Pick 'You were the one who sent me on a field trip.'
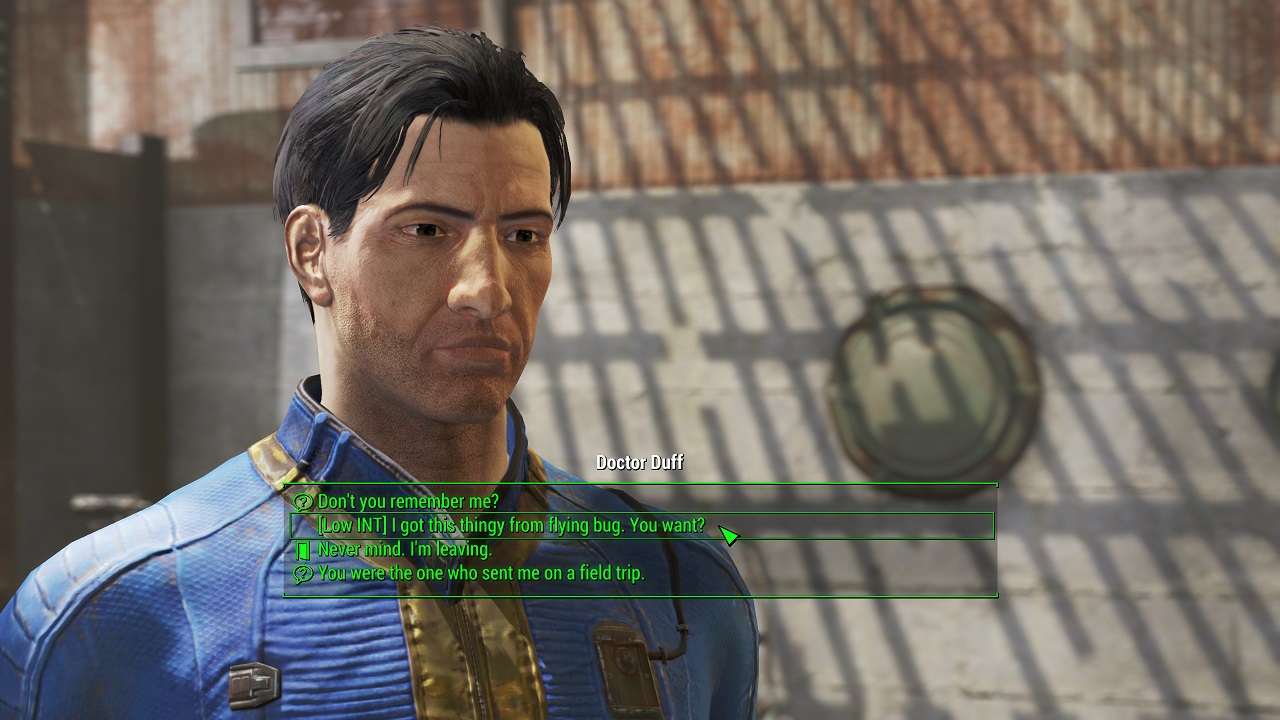The width and height of the screenshot is (1280, 720). [481, 575]
